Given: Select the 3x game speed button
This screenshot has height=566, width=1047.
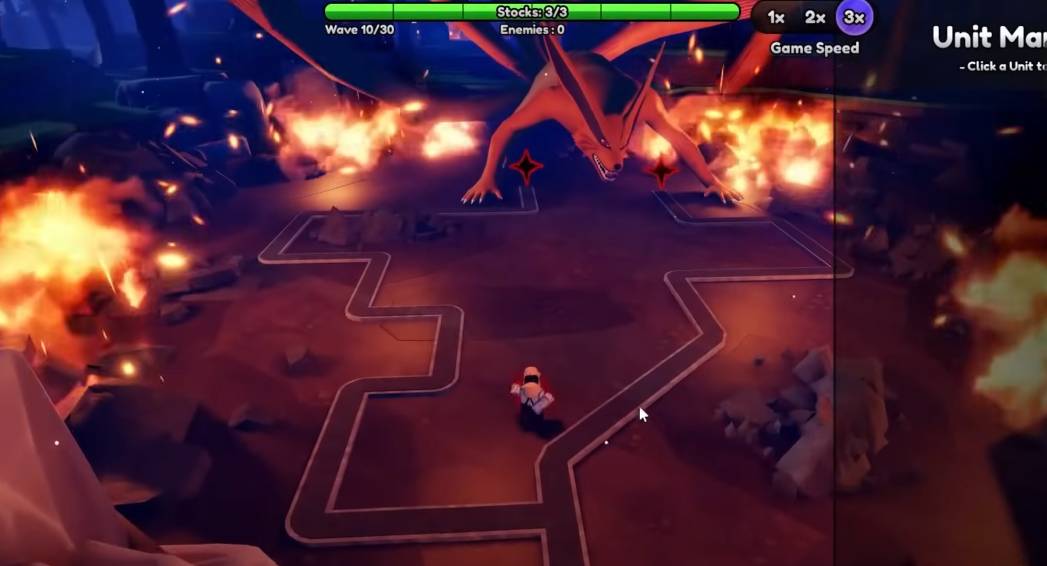Looking at the screenshot, I should pyautogui.click(x=854, y=18).
